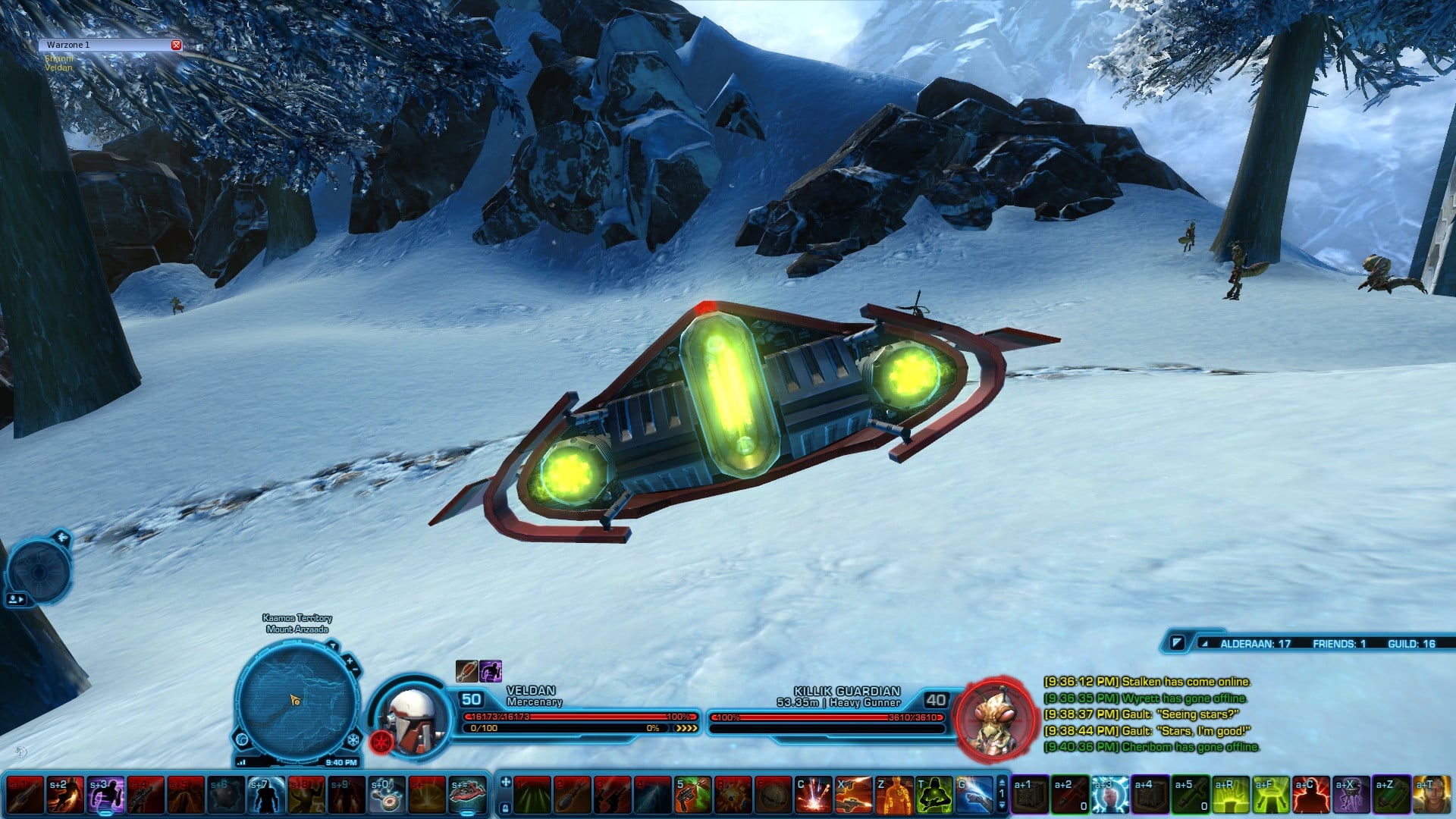The height and width of the screenshot is (819, 1456).
Task: Activate the a+C red lightning figure ability
Action: (1311, 795)
